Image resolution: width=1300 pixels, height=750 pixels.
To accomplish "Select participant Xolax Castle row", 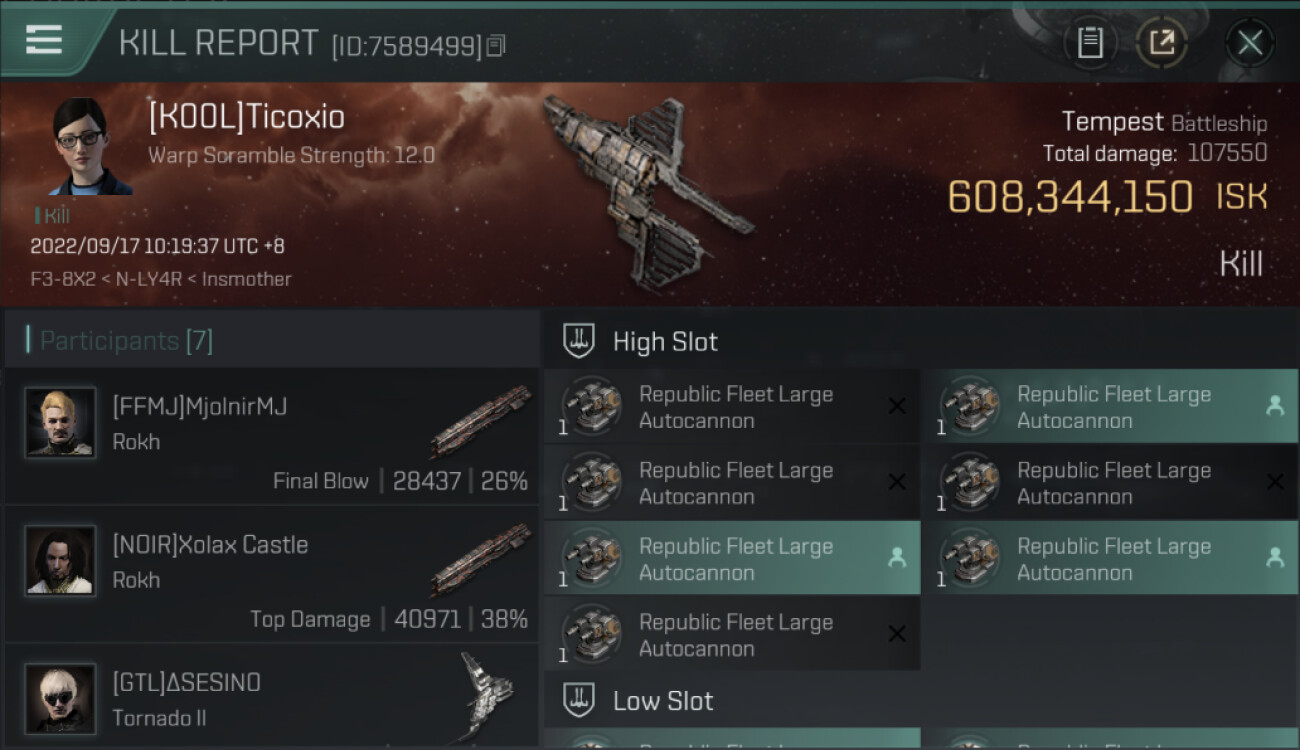I will coord(272,575).
